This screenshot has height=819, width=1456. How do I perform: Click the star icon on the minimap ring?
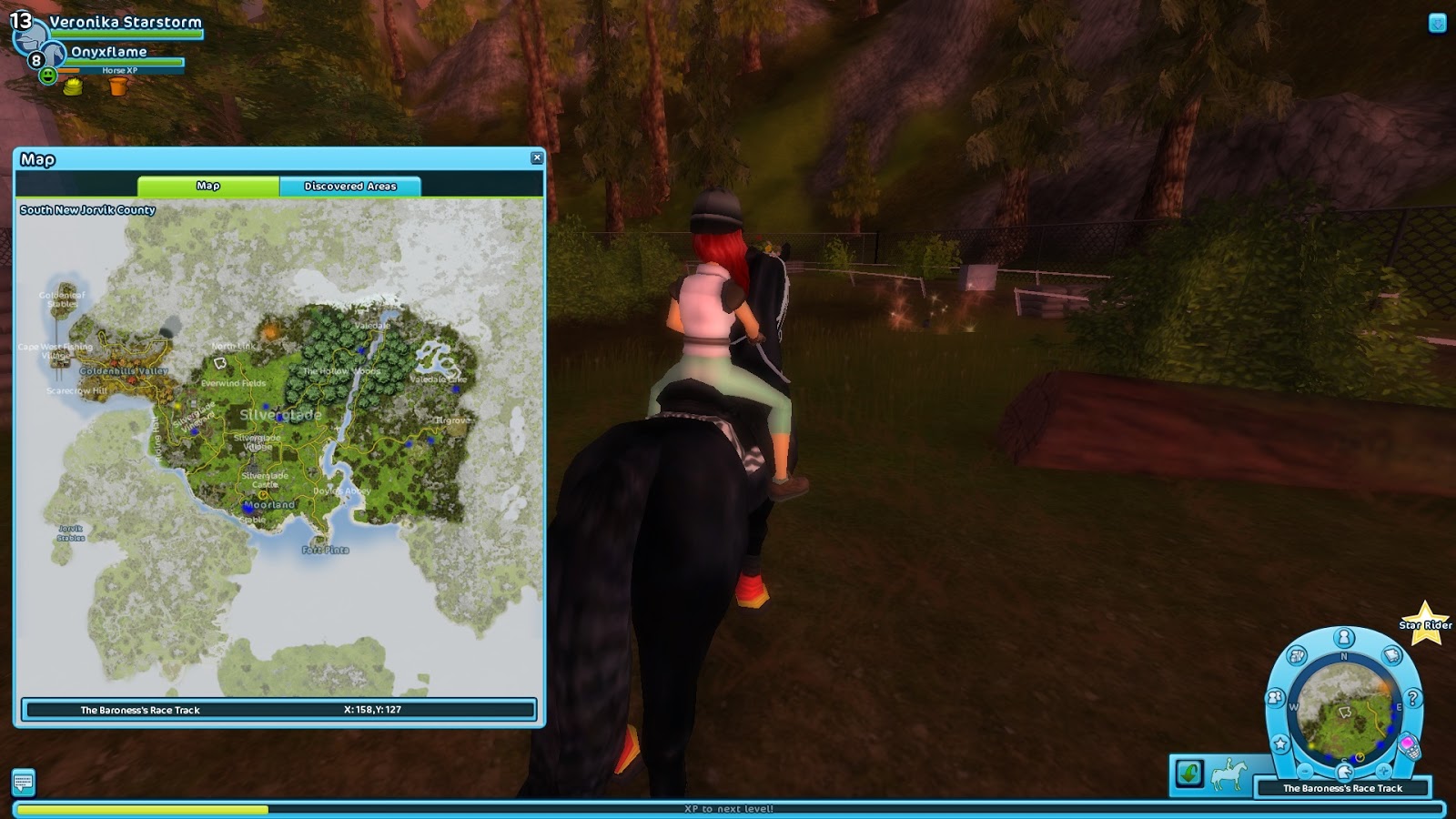tap(1280, 742)
